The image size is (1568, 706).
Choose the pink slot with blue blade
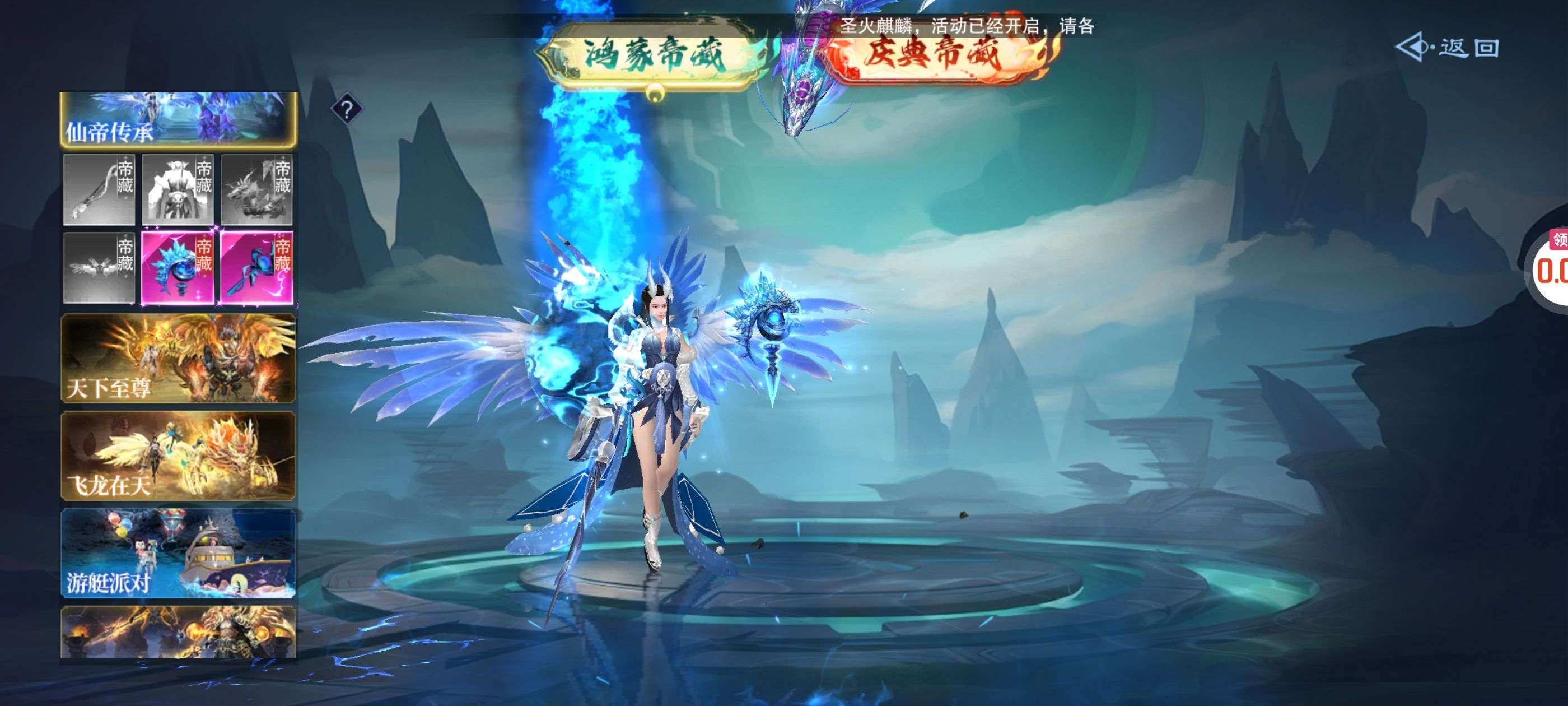257,267
